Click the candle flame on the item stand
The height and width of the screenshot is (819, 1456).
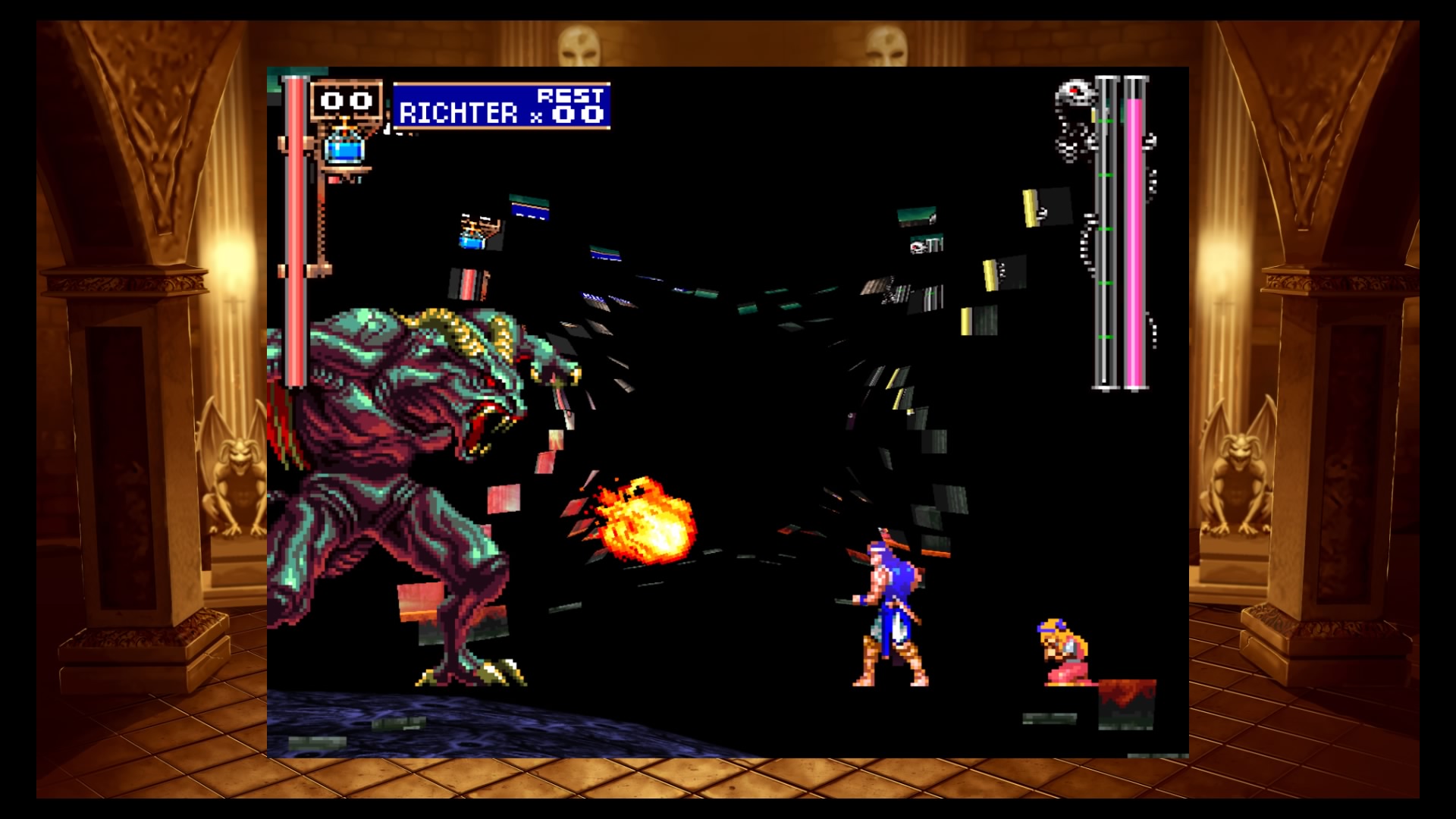(x=346, y=124)
